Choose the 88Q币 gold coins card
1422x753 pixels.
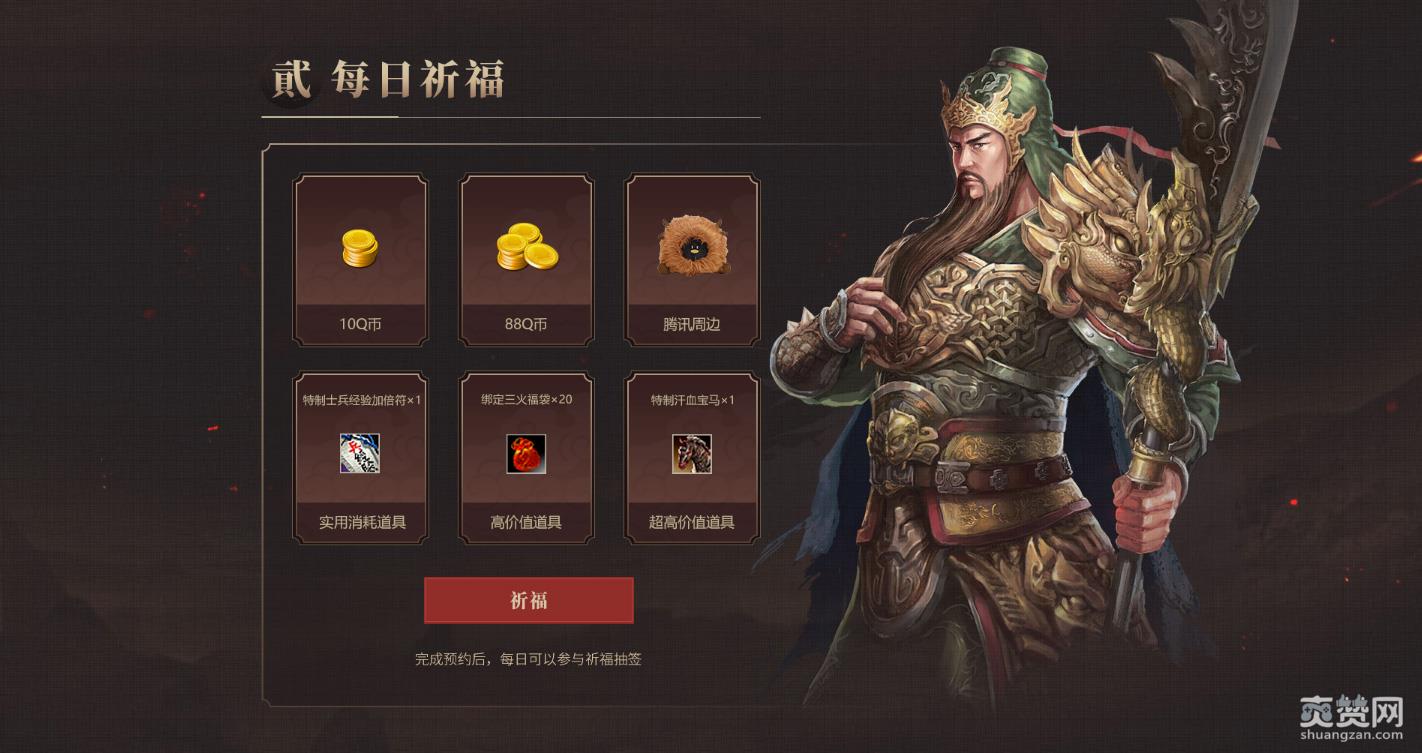point(526,260)
